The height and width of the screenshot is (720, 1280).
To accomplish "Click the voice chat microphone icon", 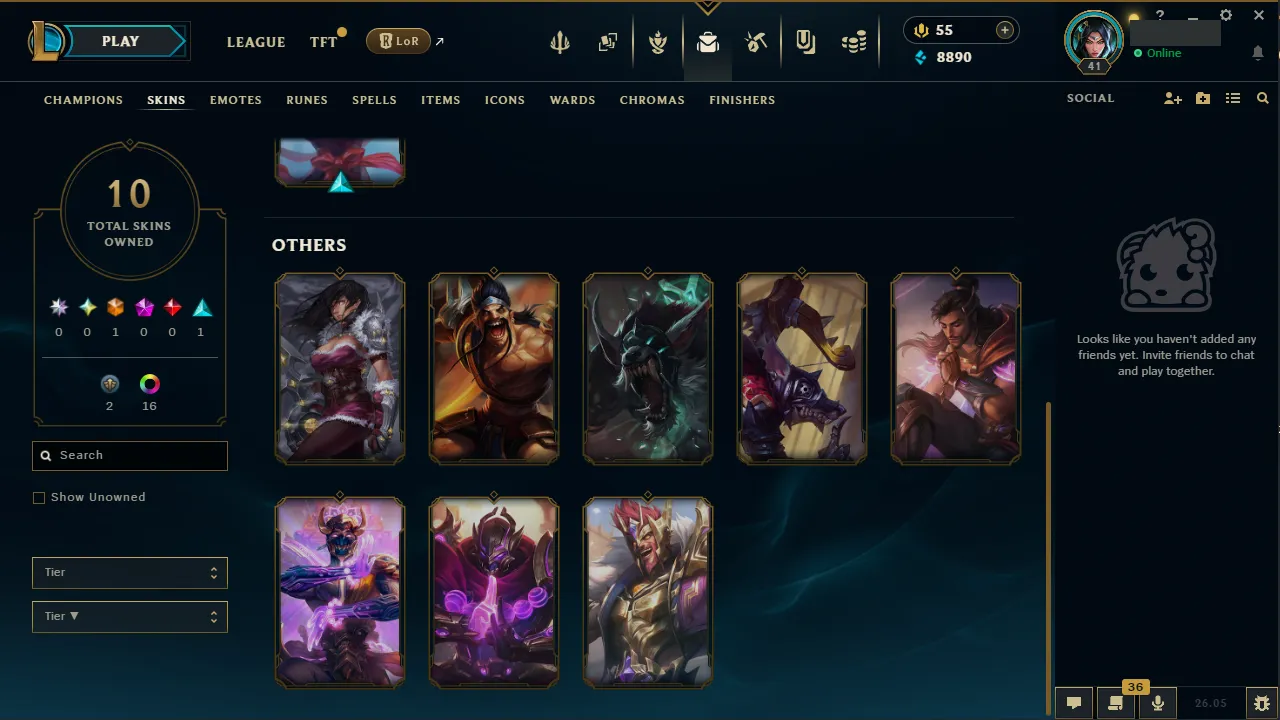I will pos(1157,701).
